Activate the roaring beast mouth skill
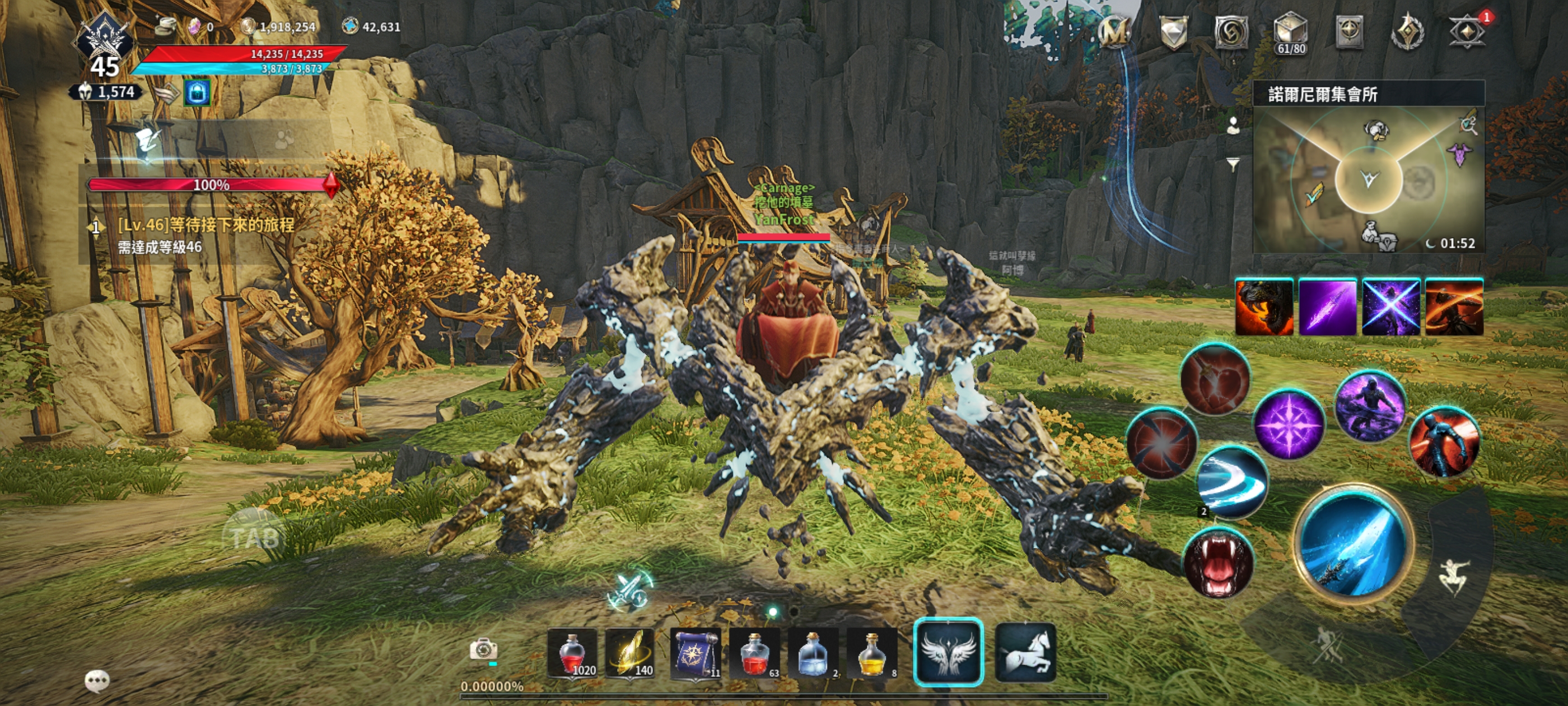 (x=1217, y=564)
